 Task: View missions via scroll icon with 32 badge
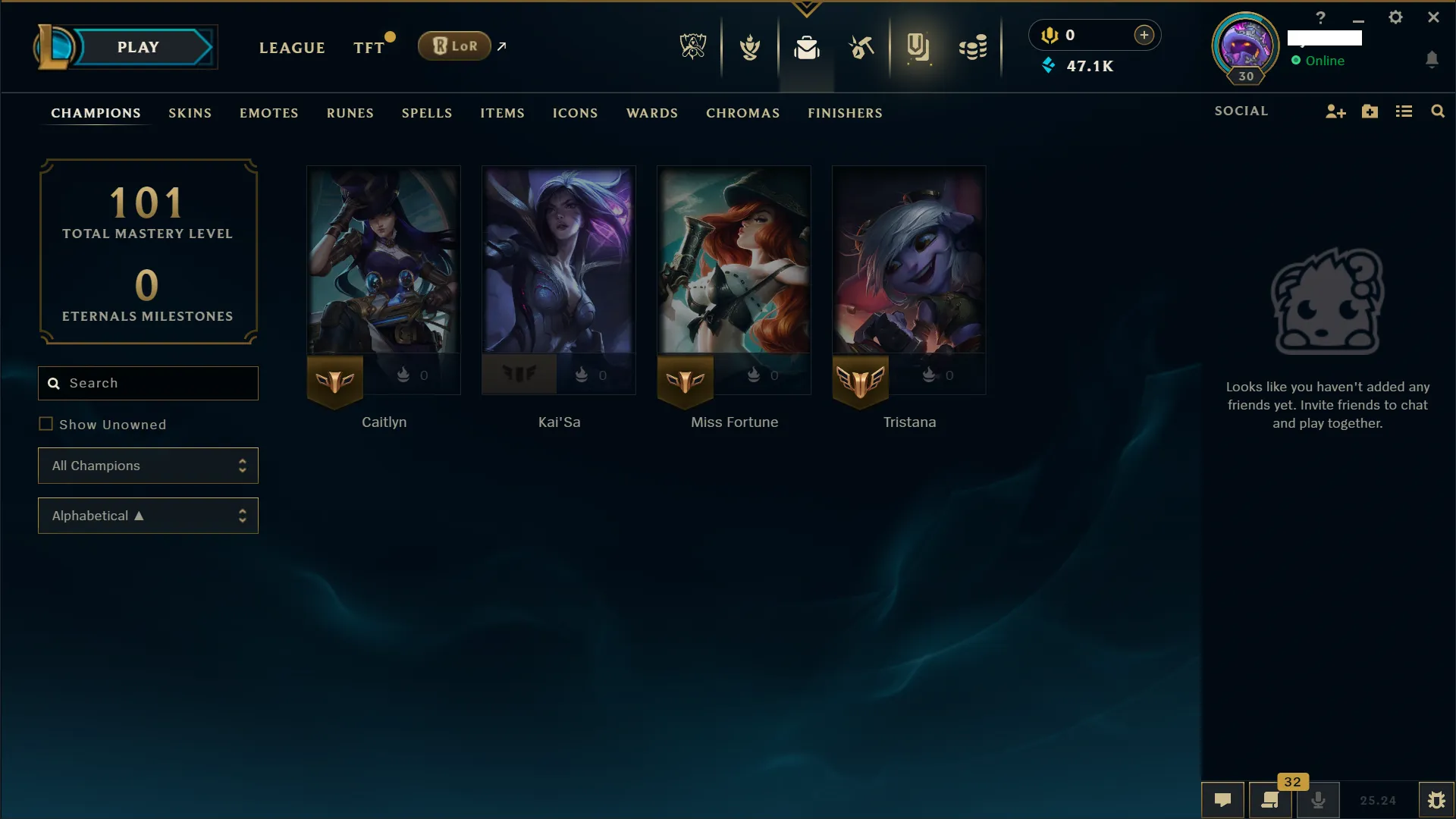[1270, 800]
